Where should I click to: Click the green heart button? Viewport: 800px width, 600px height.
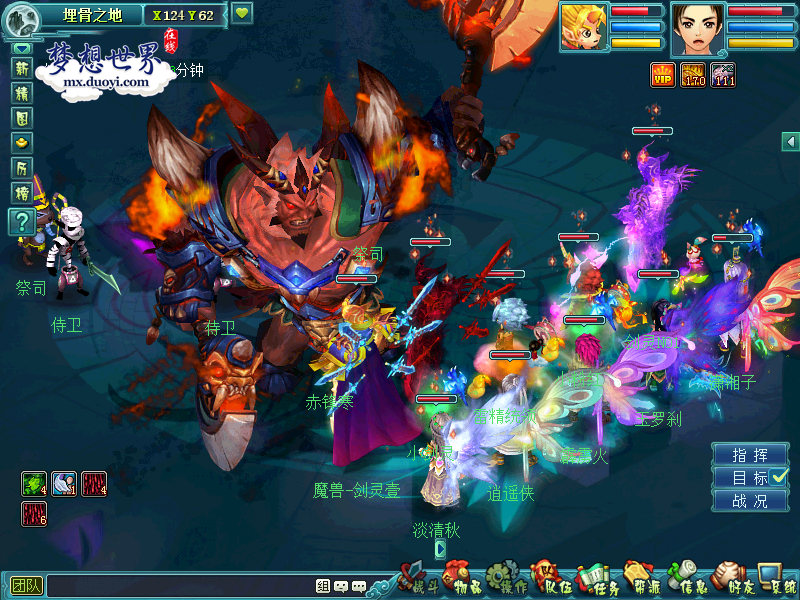tap(242, 14)
